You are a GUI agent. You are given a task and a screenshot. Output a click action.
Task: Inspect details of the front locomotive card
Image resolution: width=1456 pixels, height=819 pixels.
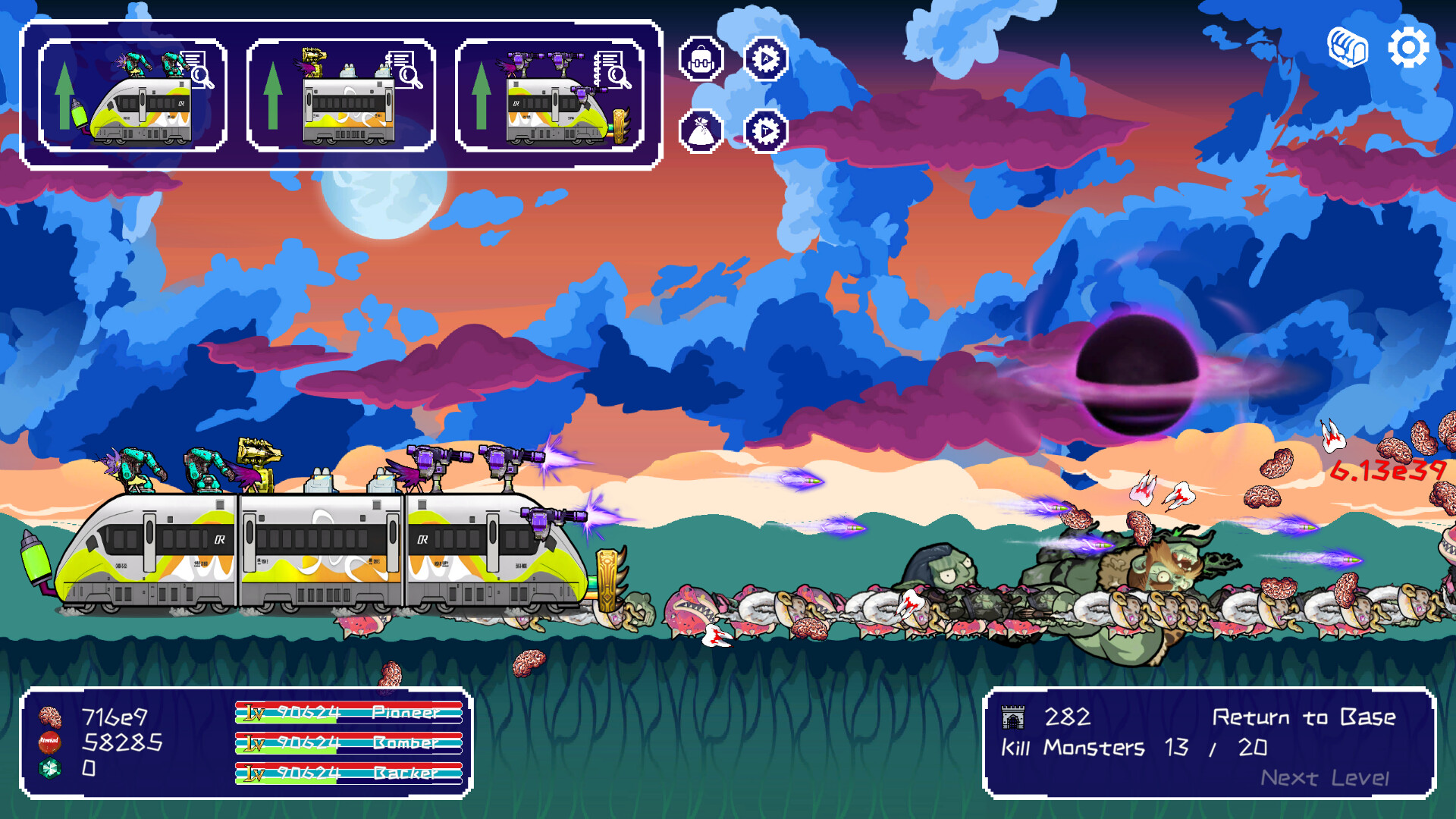click(199, 76)
